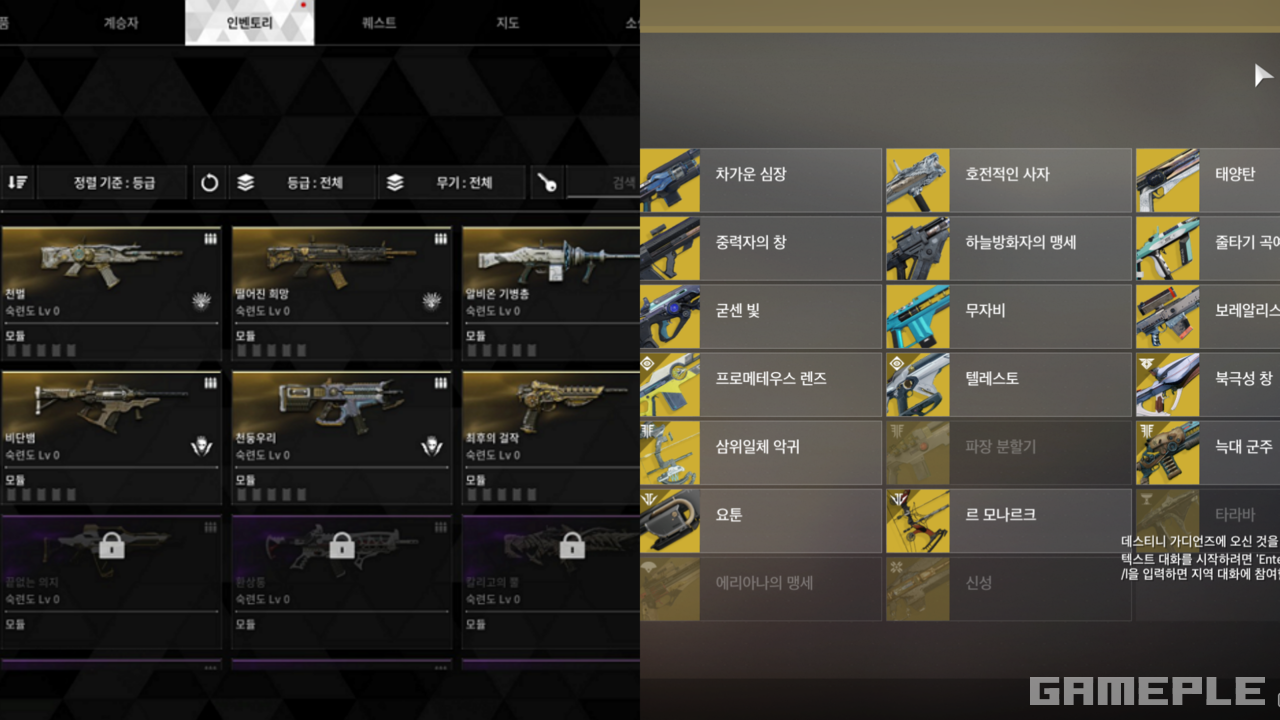Choose the 비단뱀 weapon card

coord(111,438)
